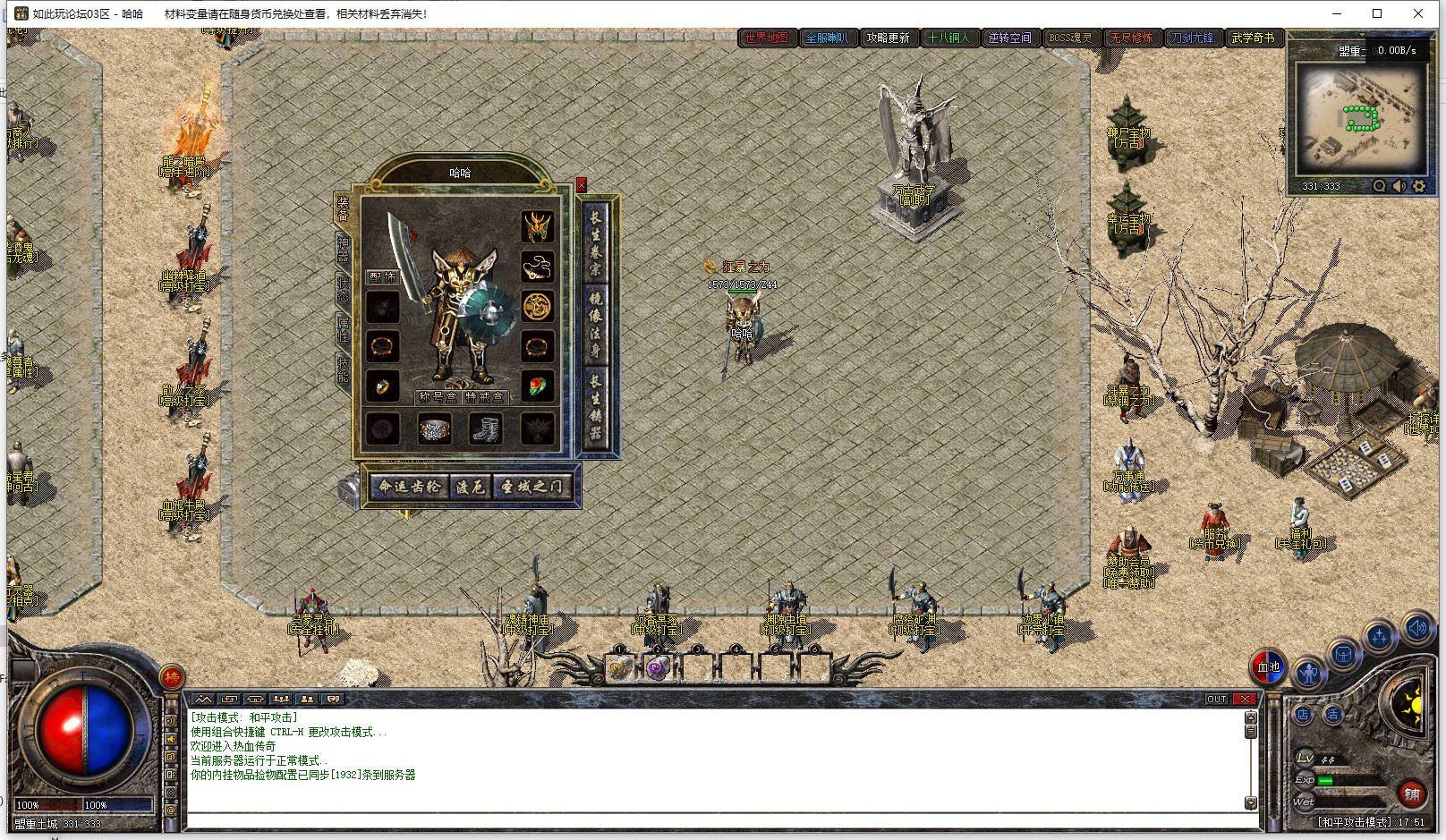Viewport: 1446px width, 840px height.
Task: Click the minimap settings gear icon
Action: [1419, 186]
